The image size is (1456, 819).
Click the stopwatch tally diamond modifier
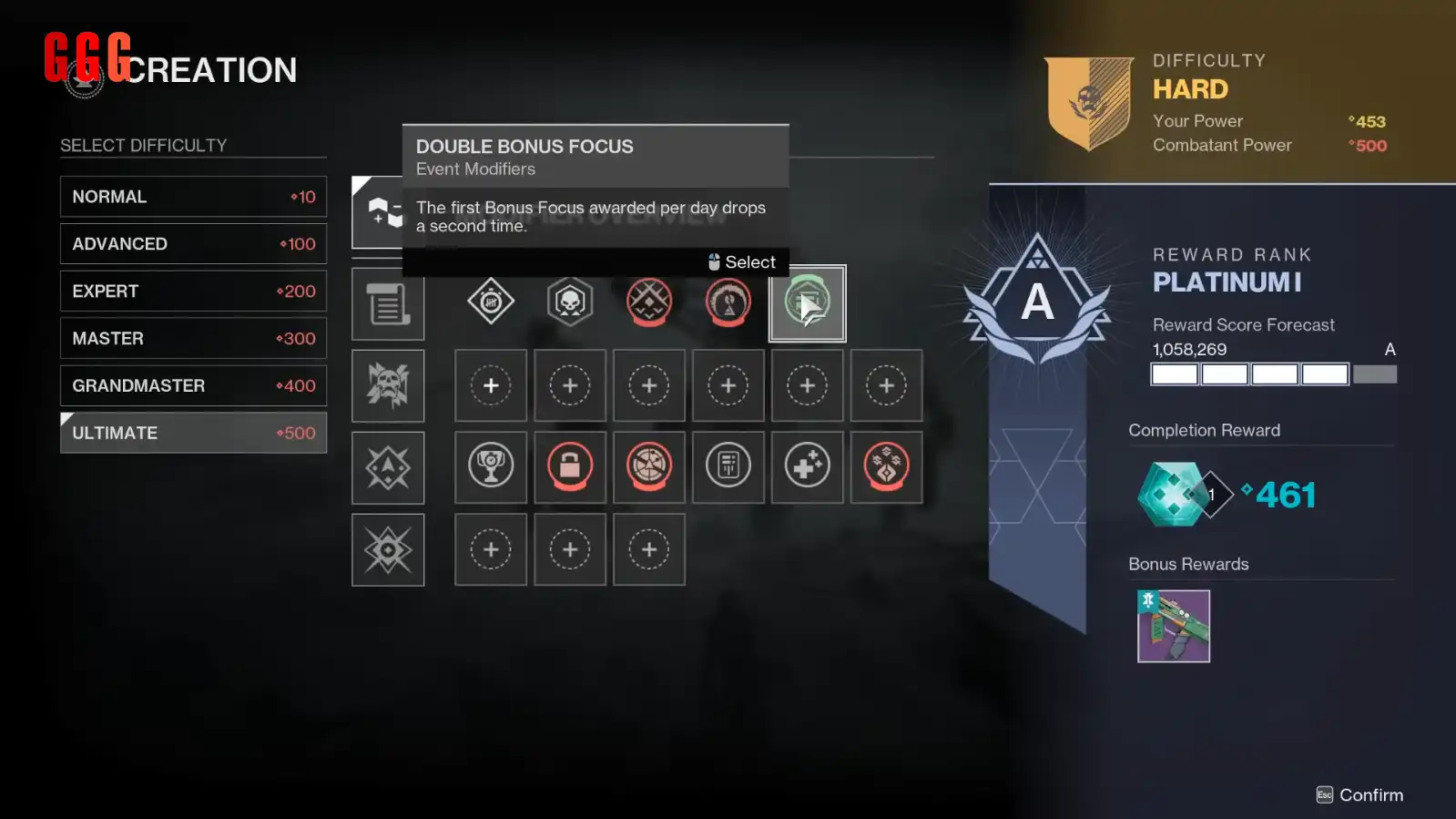[x=491, y=301]
